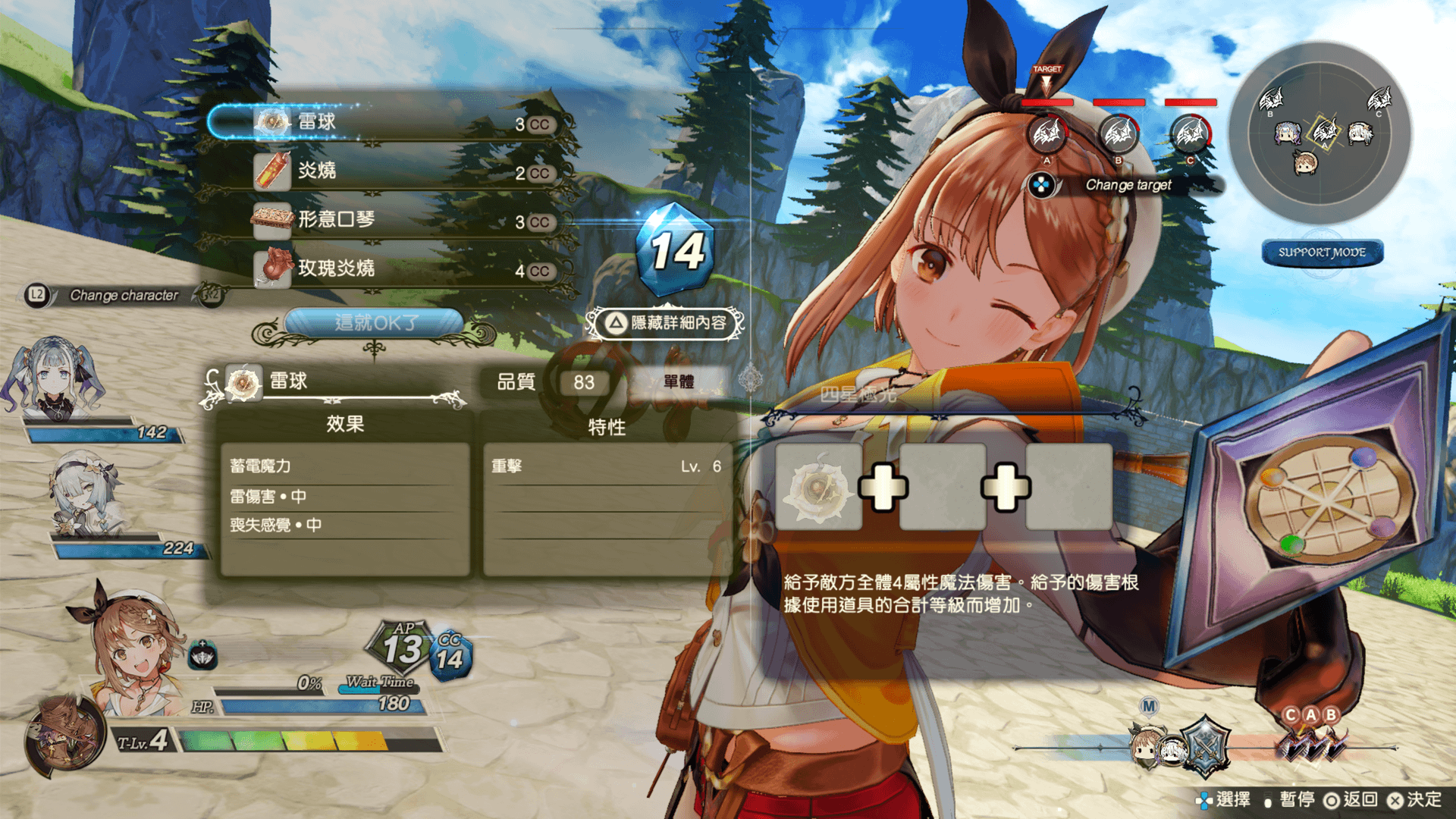The width and height of the screenshot is (1456, 819).
Task: Hide details via 隱藏詳細內容 button
Action: pyautogui.click(x=666, y=323)
